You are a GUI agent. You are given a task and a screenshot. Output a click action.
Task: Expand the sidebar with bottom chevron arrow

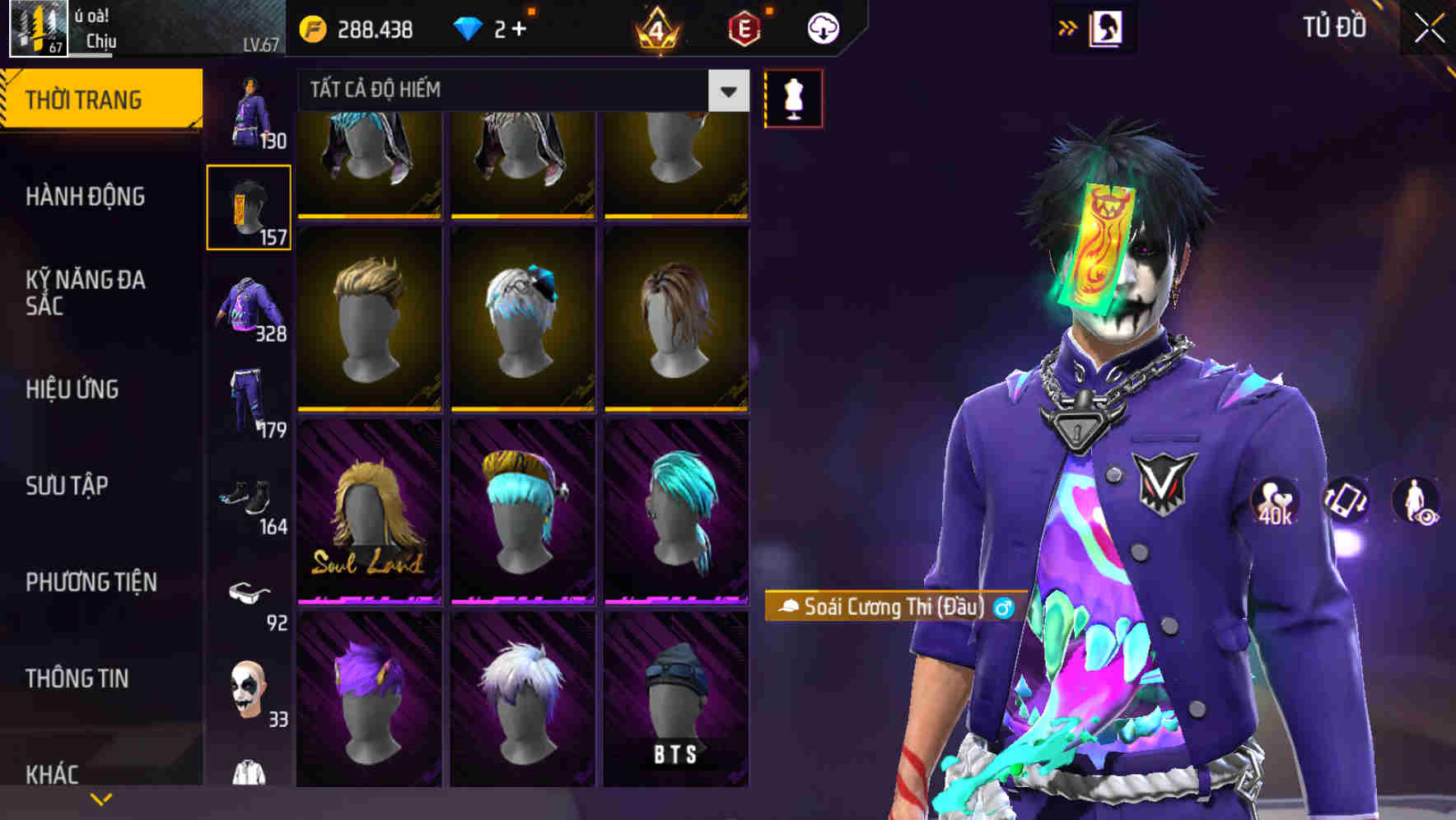point(101,798)
